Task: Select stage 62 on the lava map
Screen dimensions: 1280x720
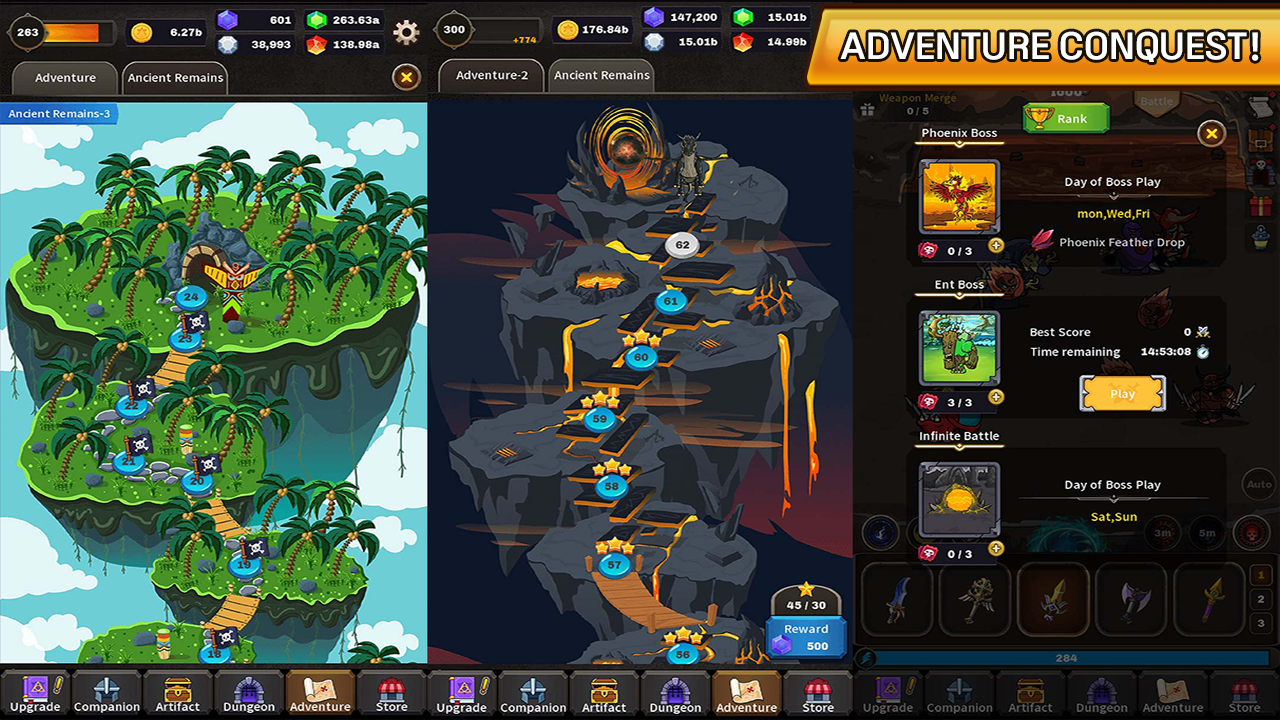Action: (681, 244)
